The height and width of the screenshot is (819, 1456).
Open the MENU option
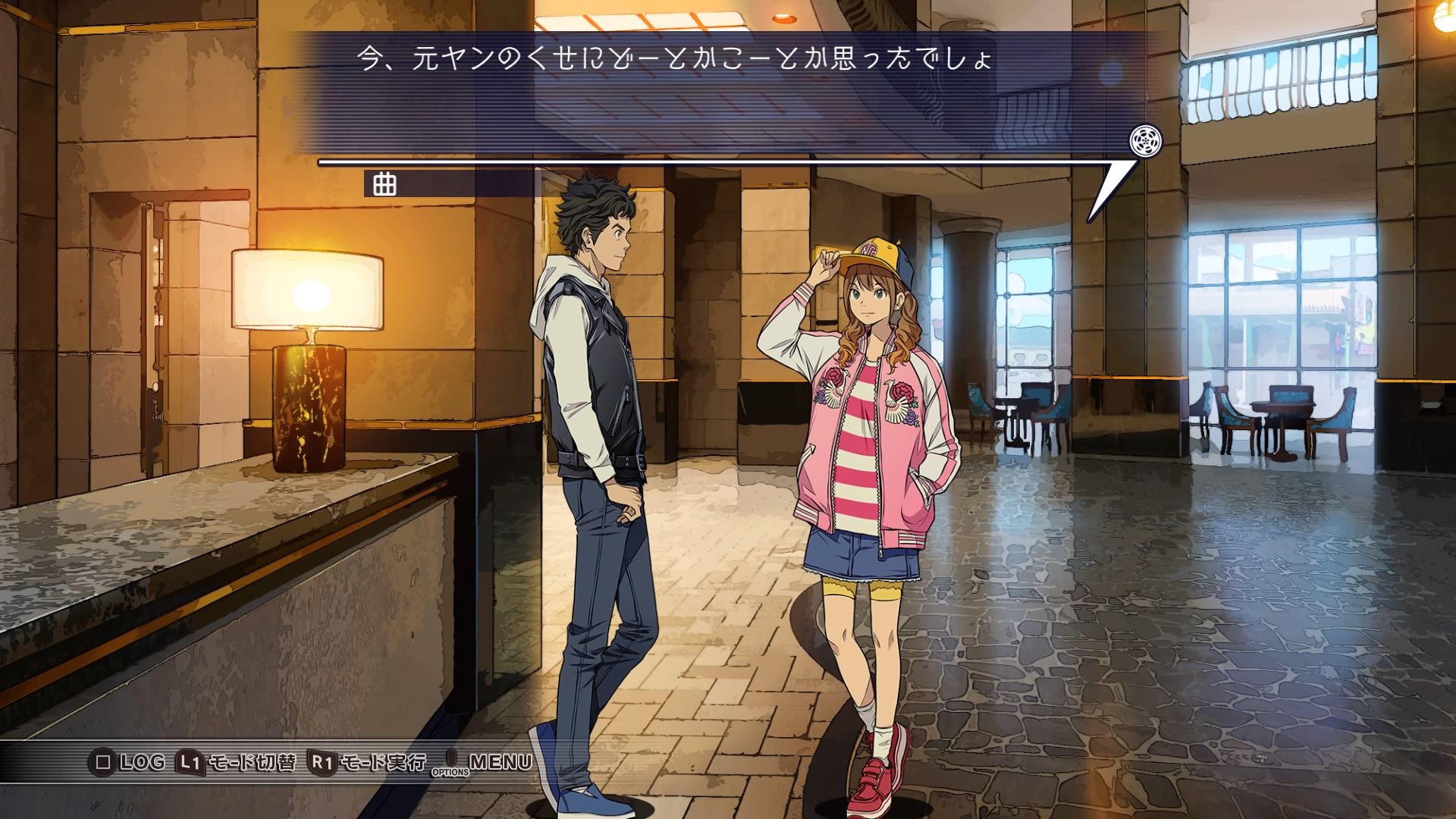500,761
